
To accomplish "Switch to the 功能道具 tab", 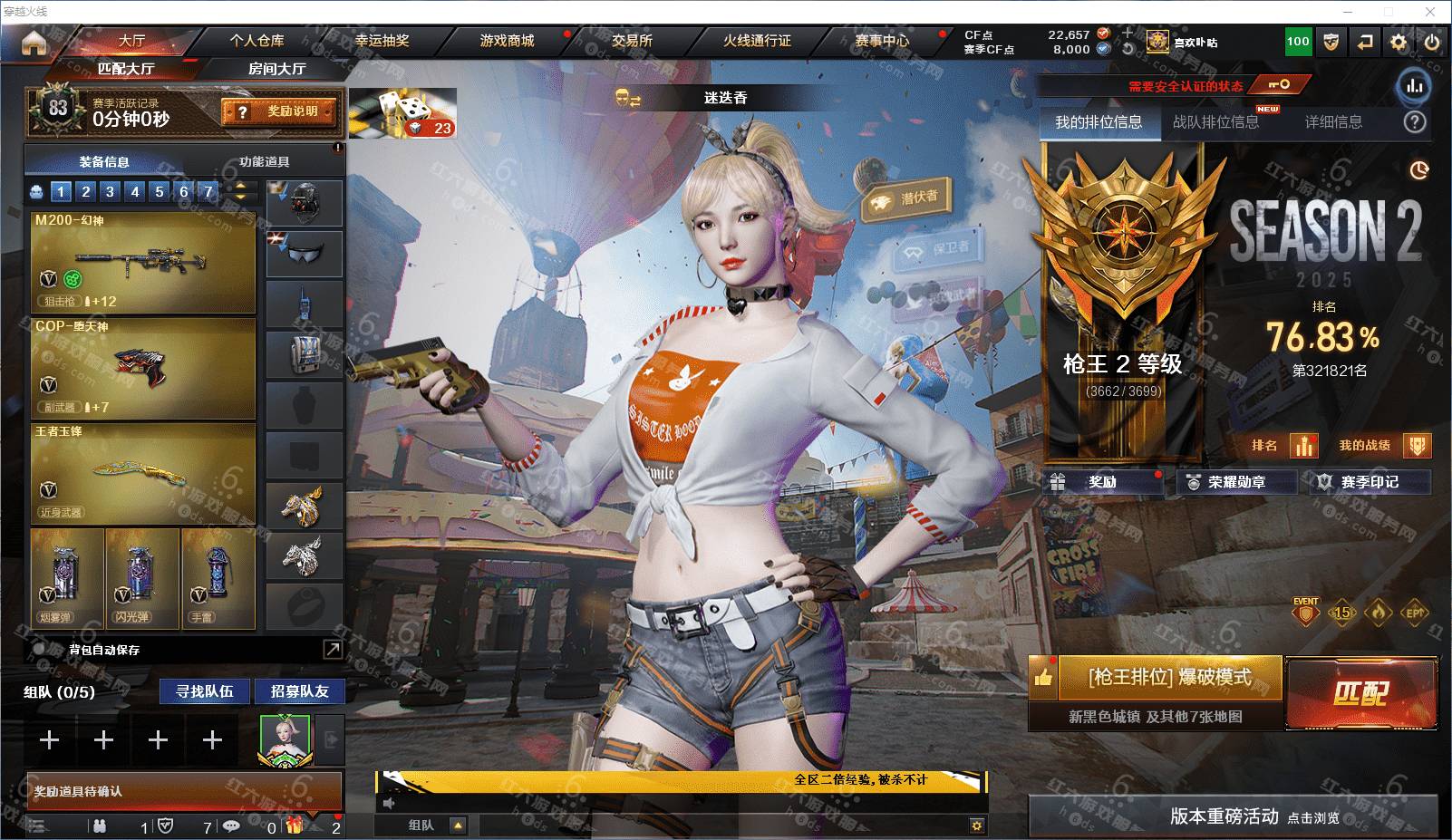I will point(265,162).
